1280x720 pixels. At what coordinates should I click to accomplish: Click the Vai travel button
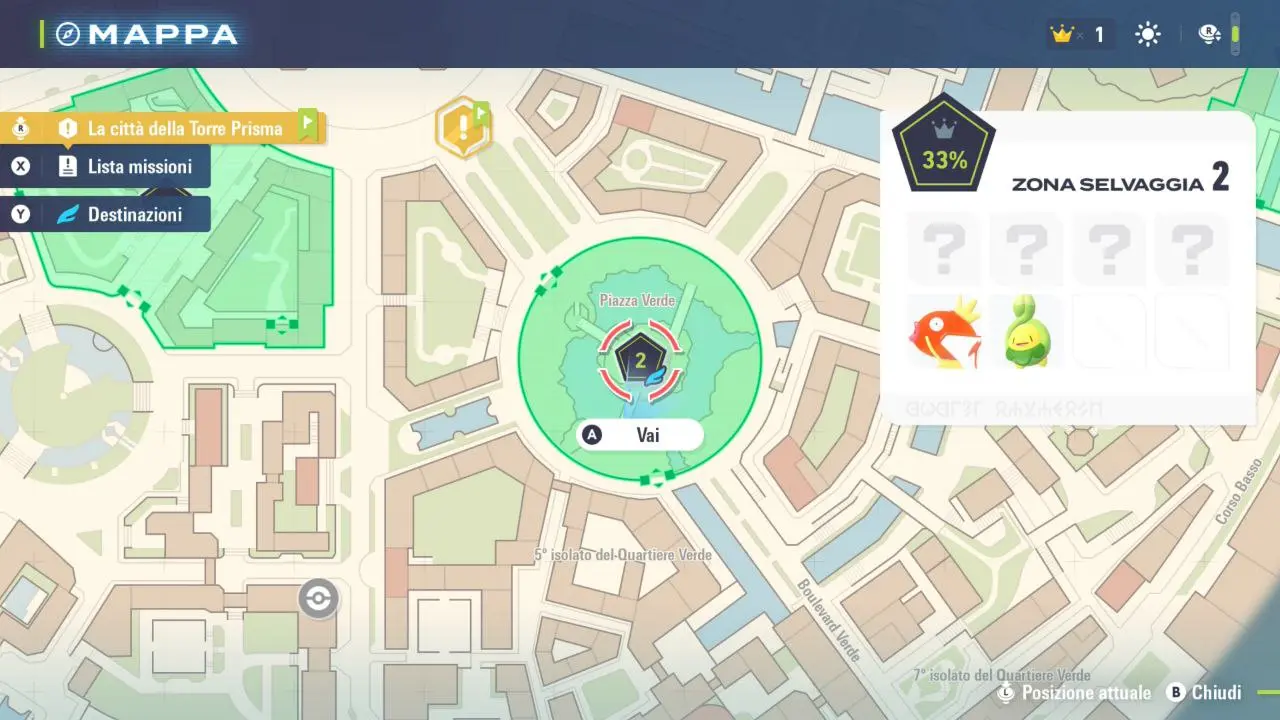pos(641,435)
